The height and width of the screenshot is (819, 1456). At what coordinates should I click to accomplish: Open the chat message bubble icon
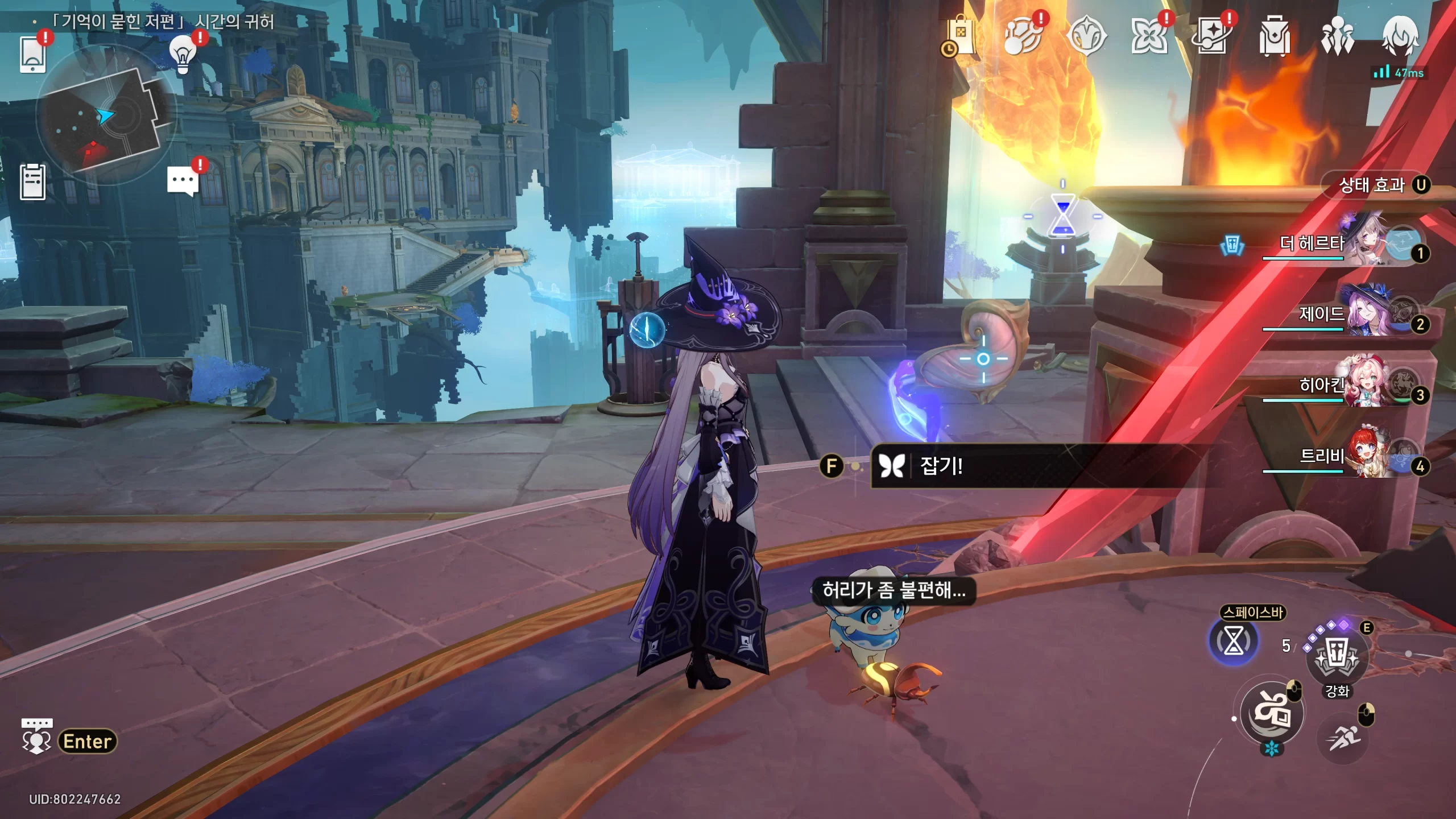click(x=183, y=181)
